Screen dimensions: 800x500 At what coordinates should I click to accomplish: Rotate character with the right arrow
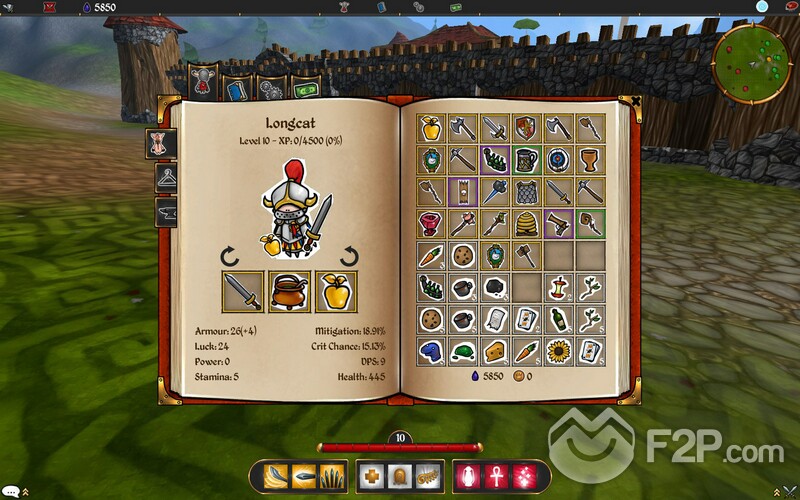coord(350,256)
